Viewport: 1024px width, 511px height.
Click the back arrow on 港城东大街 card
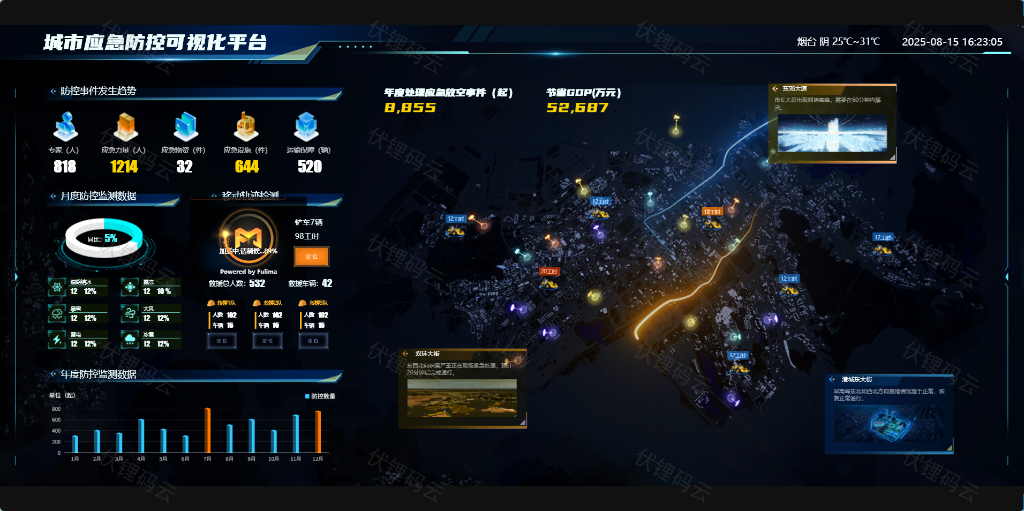tap(835, 380)
